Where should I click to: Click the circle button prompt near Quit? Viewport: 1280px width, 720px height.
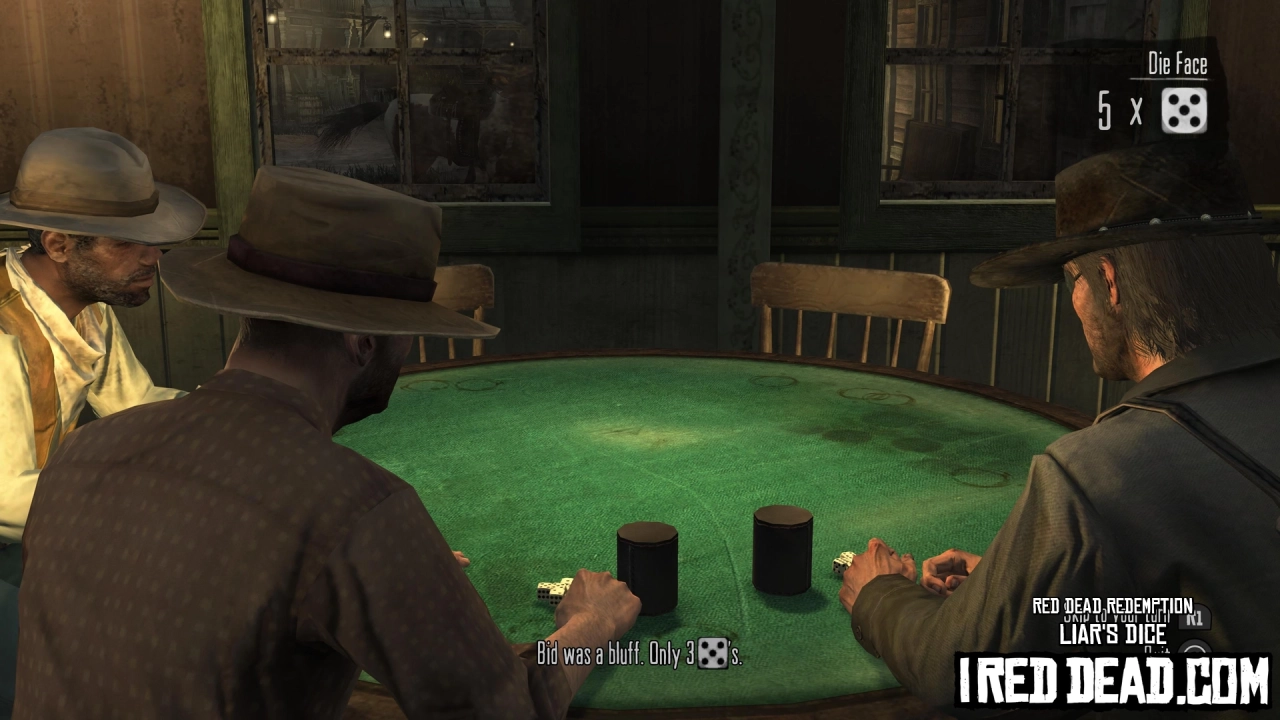pos(1196,650)
